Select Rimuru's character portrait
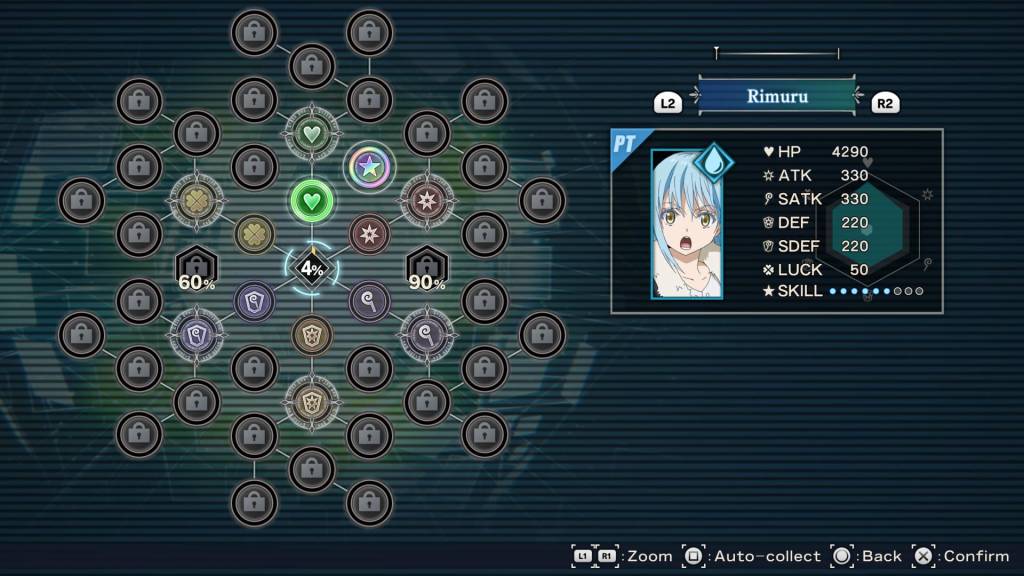The width and height of the screenshot is (1024, 576). coord(686,224)
